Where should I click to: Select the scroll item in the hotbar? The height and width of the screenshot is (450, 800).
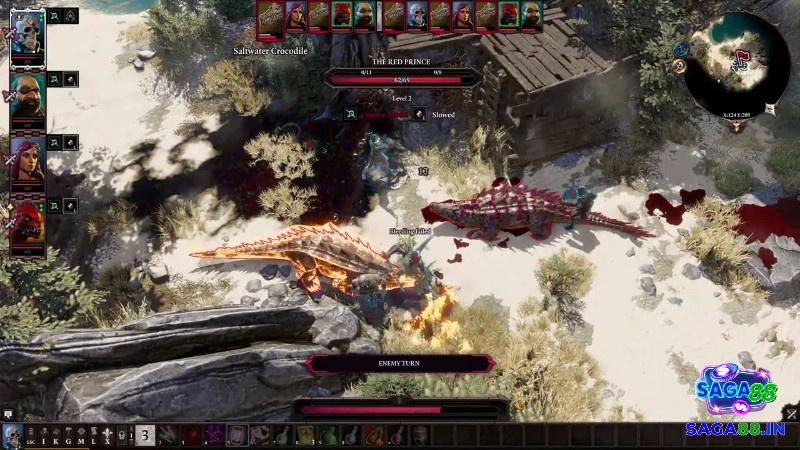236,434
